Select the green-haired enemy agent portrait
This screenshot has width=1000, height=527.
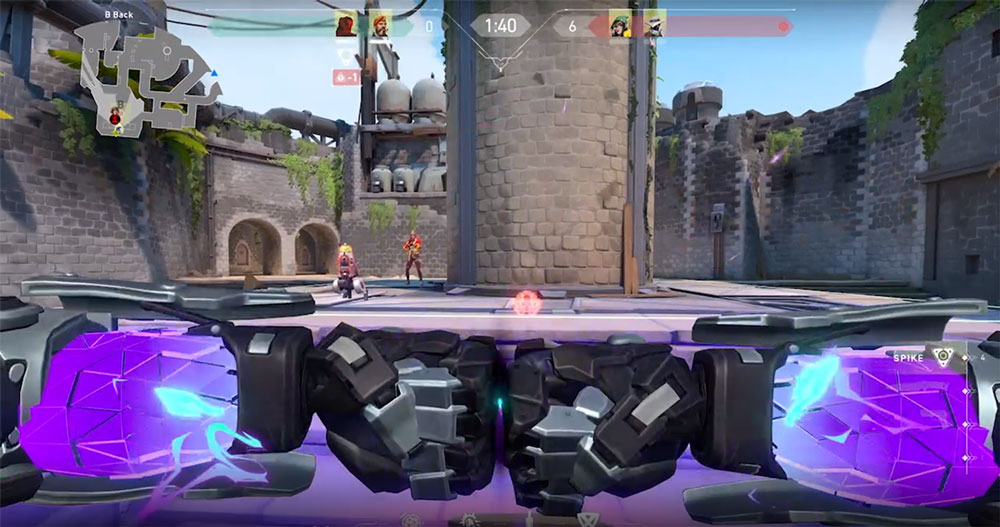(619, 25)
